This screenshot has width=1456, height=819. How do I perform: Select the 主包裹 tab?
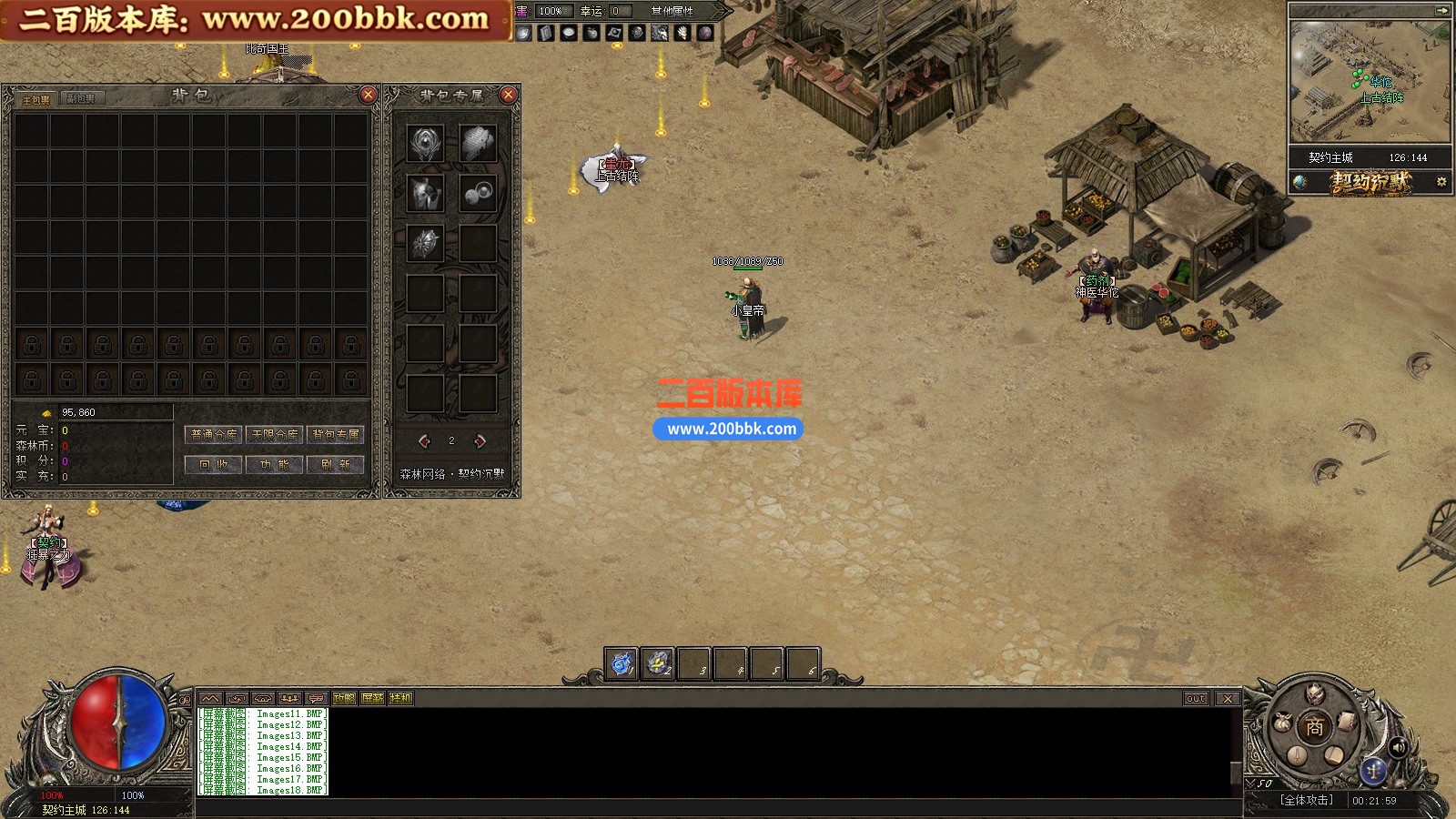(36, 98)
